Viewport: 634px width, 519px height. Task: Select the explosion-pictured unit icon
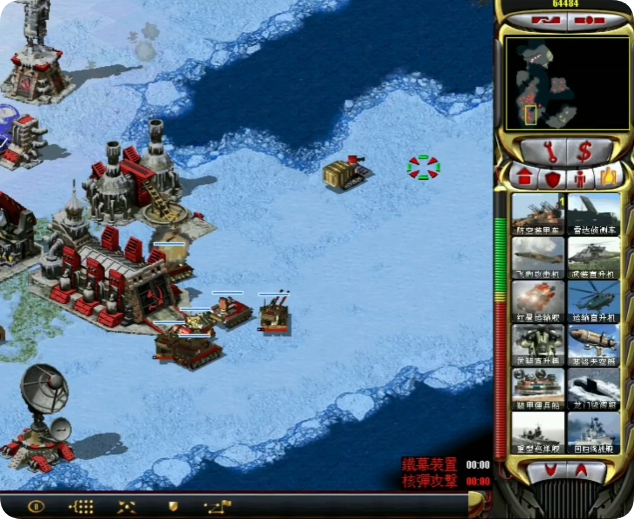tap(538, 301)
